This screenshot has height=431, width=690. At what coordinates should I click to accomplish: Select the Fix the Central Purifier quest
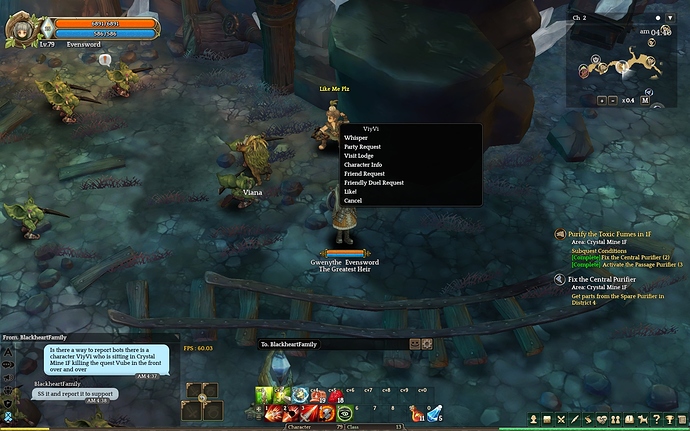point(603,279)
